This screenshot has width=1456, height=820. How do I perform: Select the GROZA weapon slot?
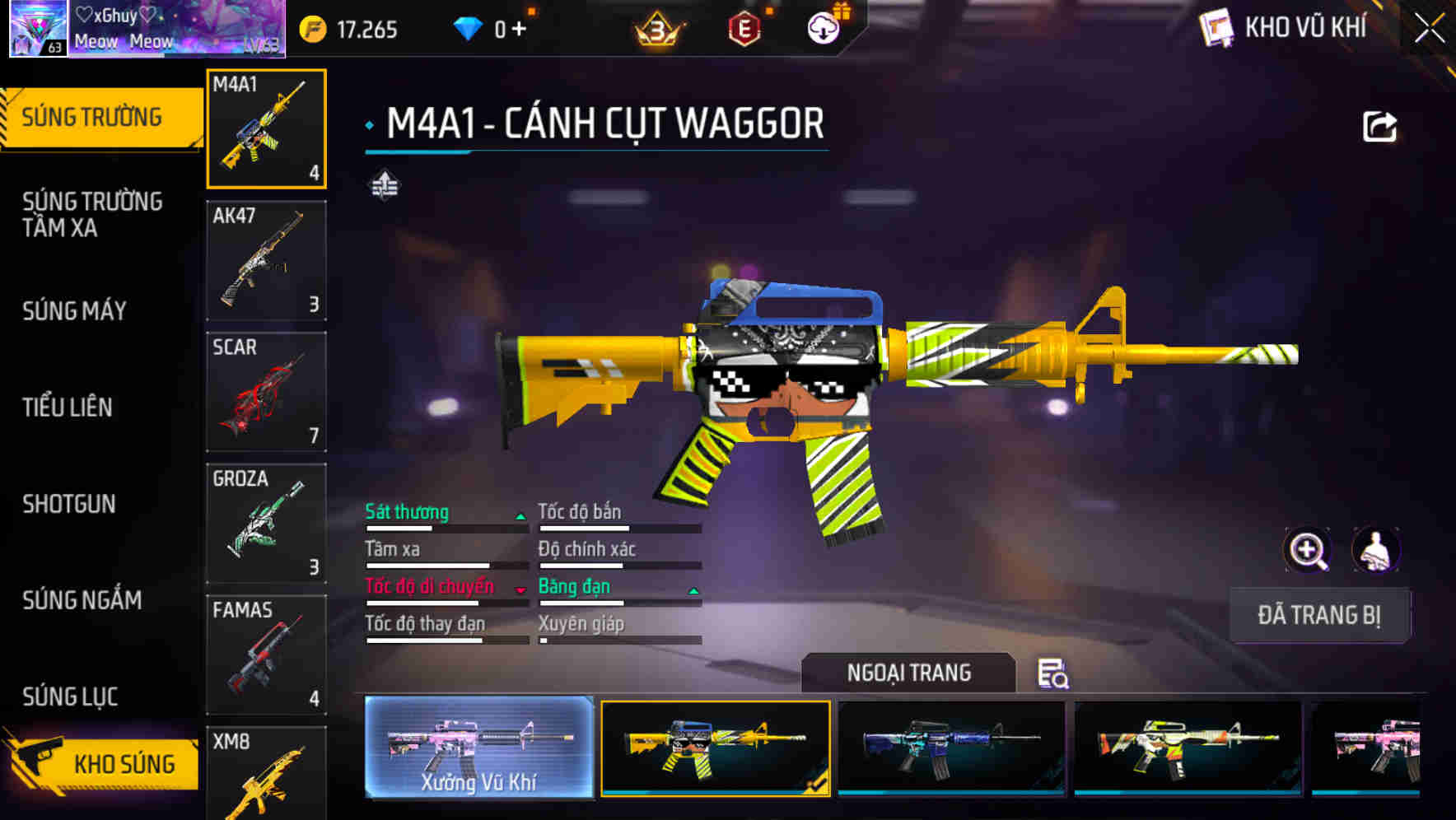(x=266, y=524)
